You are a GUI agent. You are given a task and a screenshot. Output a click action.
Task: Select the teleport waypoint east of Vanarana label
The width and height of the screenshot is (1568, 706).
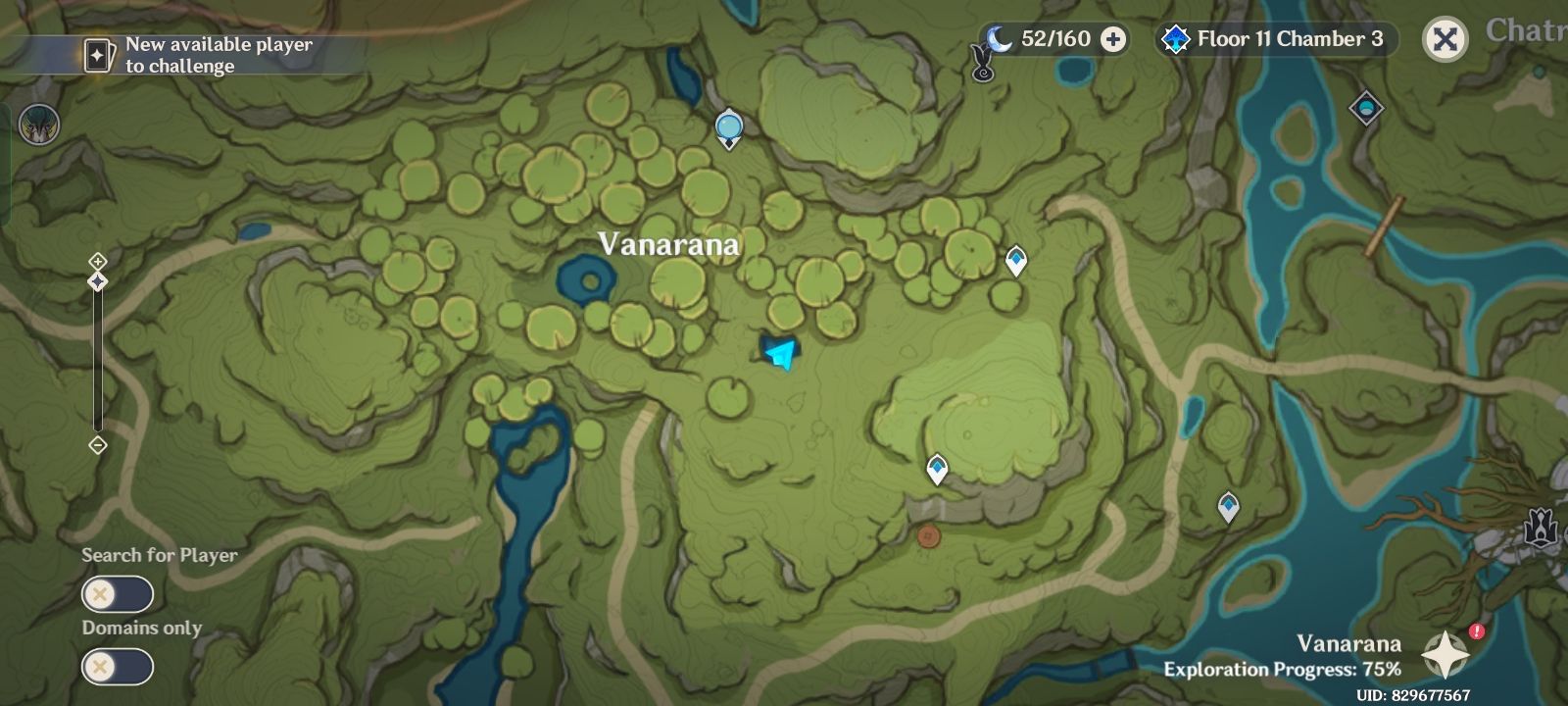[1017, 257]
